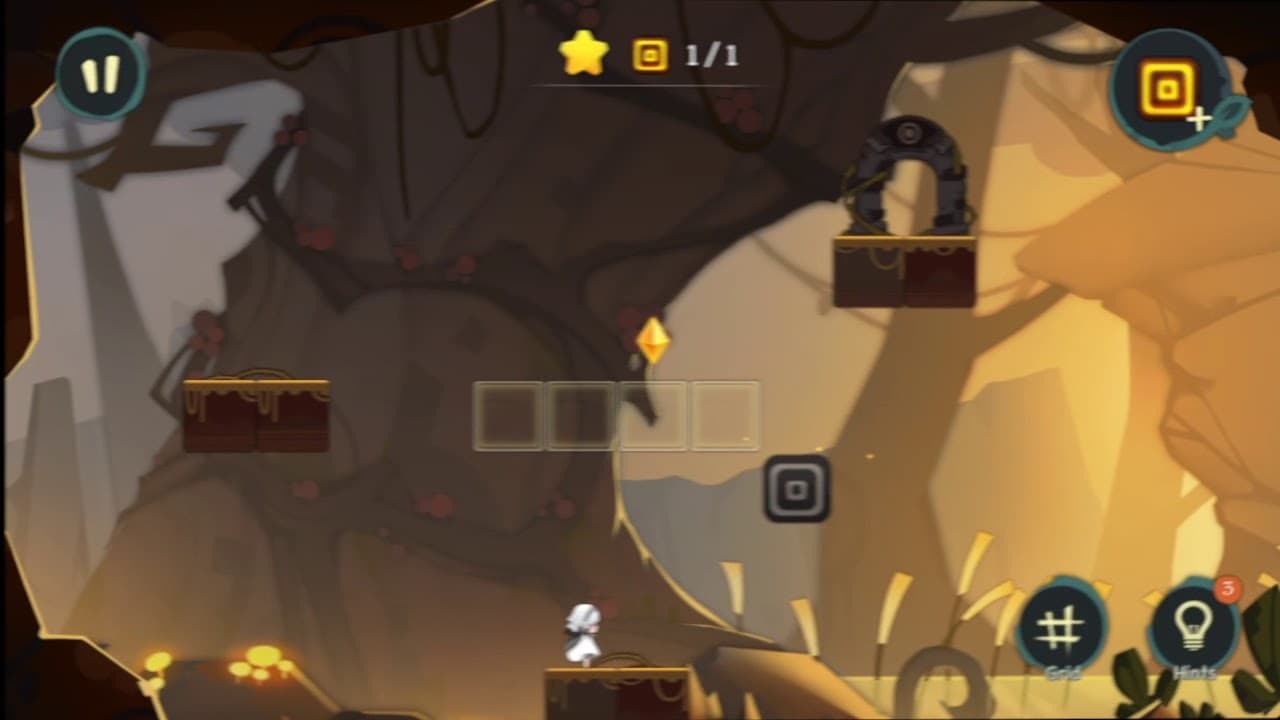Click the yellow block counter icon
This screenshot has height=720, width=1280.
(651, 55)
